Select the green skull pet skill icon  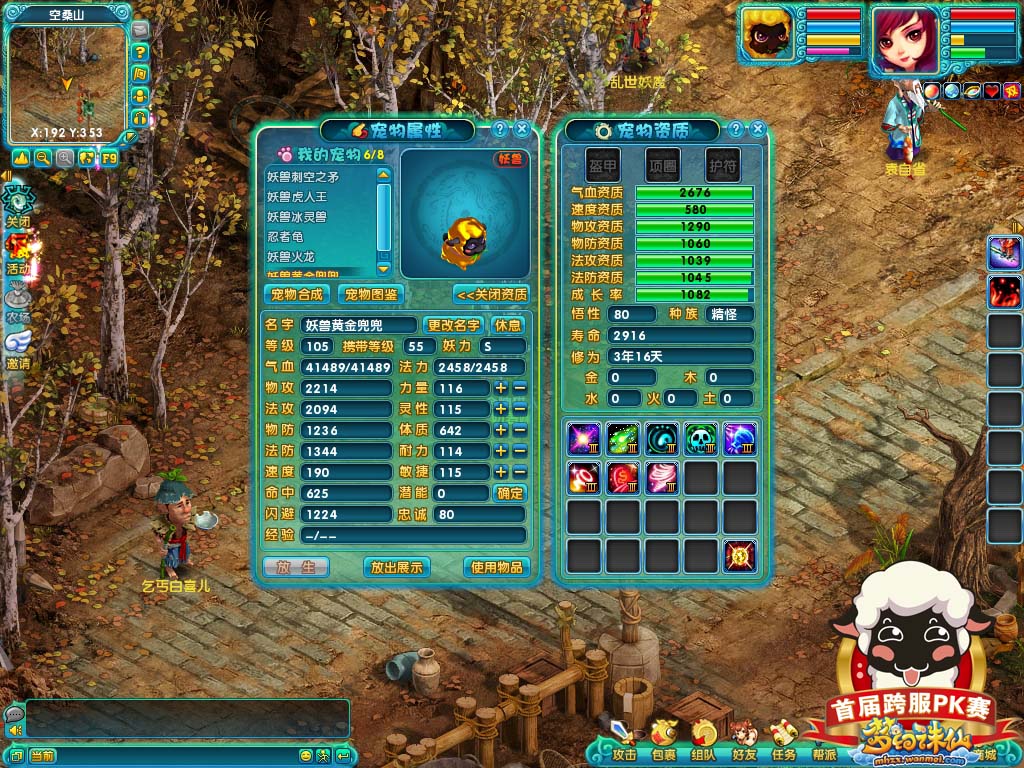point(700,438)
